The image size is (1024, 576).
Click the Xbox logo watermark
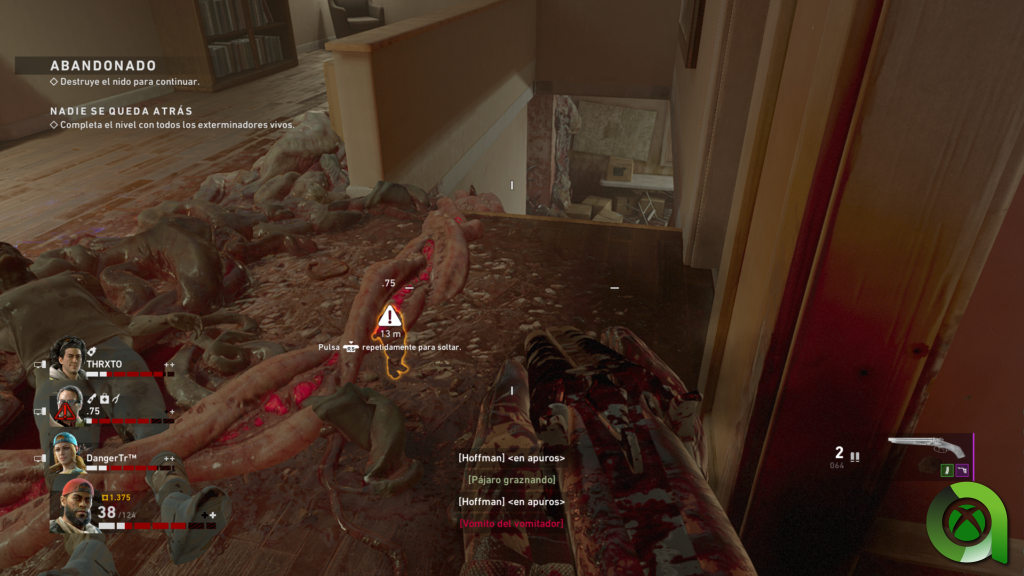(966, 521)
